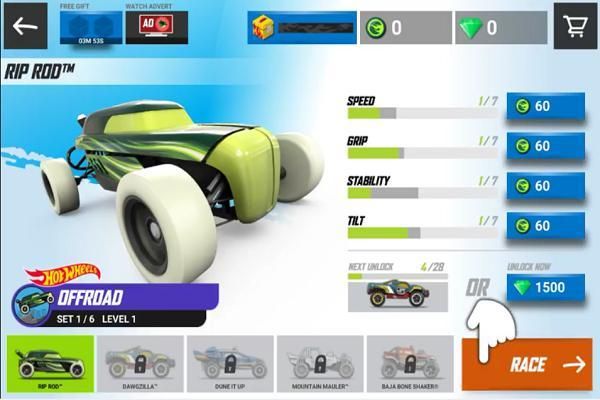Upgrade Tilt for 60 coins
This screenshot has width=600, height=400.
pos(545,226)
